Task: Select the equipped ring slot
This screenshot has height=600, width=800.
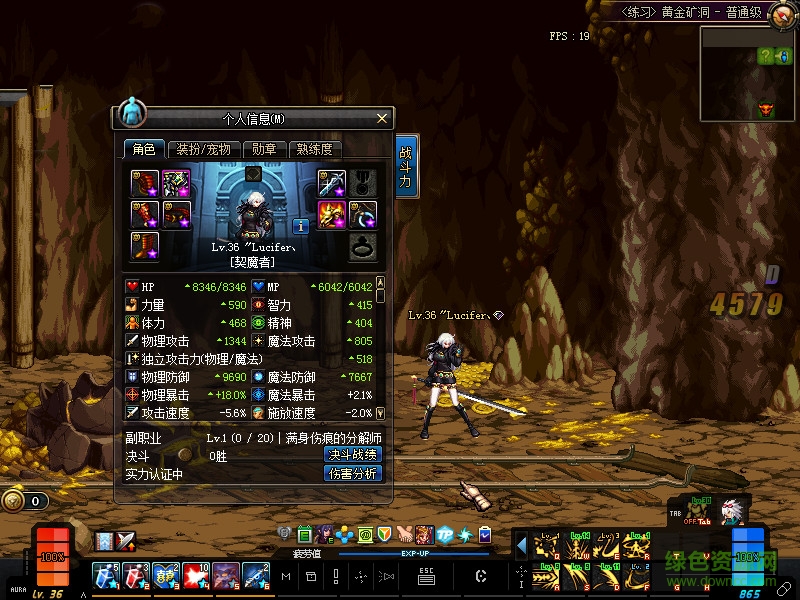Action: (x=363, y=246)
